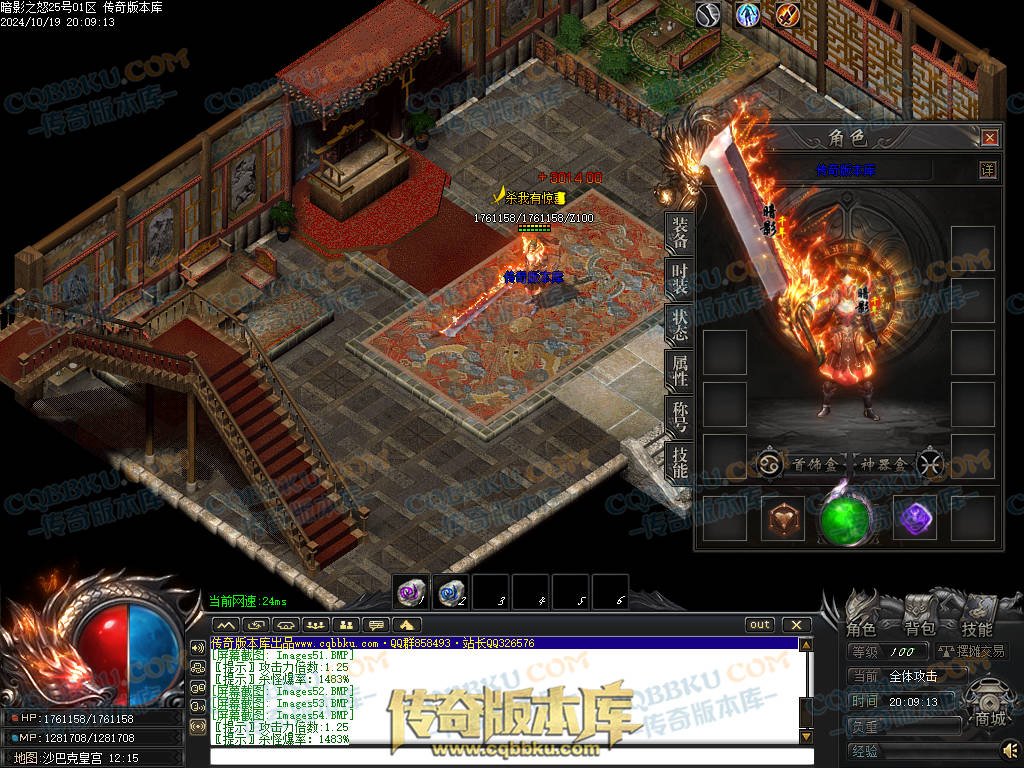1024x768 pixels.
Task: Show the 状态 status tab
Action: coord(679,326)
